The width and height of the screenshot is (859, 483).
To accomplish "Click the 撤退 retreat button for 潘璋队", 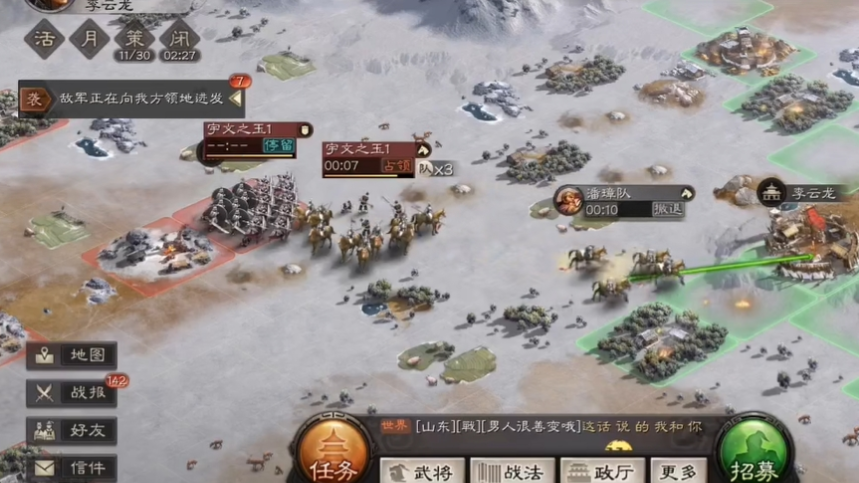I will [667, 210].
